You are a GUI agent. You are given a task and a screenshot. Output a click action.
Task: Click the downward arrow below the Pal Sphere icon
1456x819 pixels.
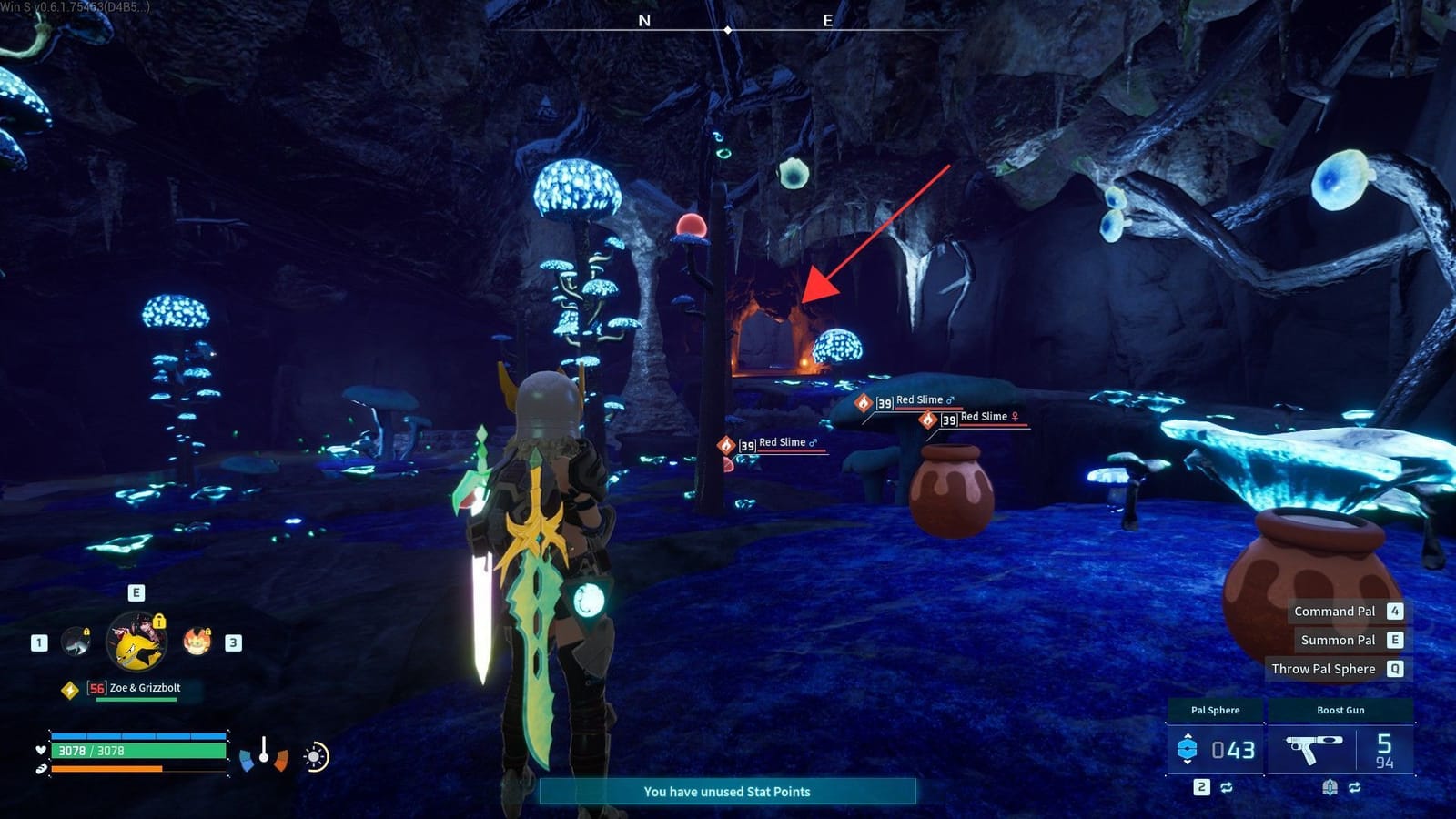[x=1188, y=762]
